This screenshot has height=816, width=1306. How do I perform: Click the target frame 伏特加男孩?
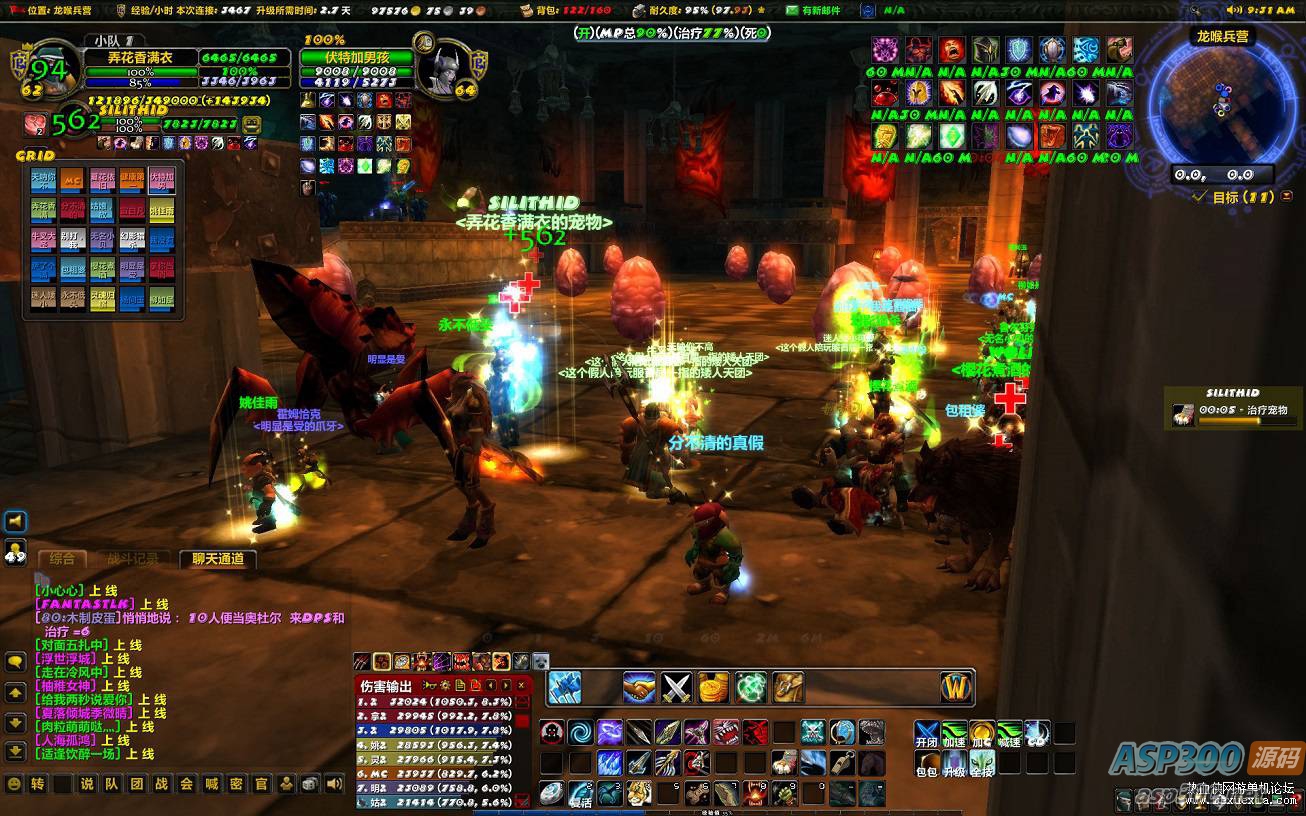[x=357, y=58]
